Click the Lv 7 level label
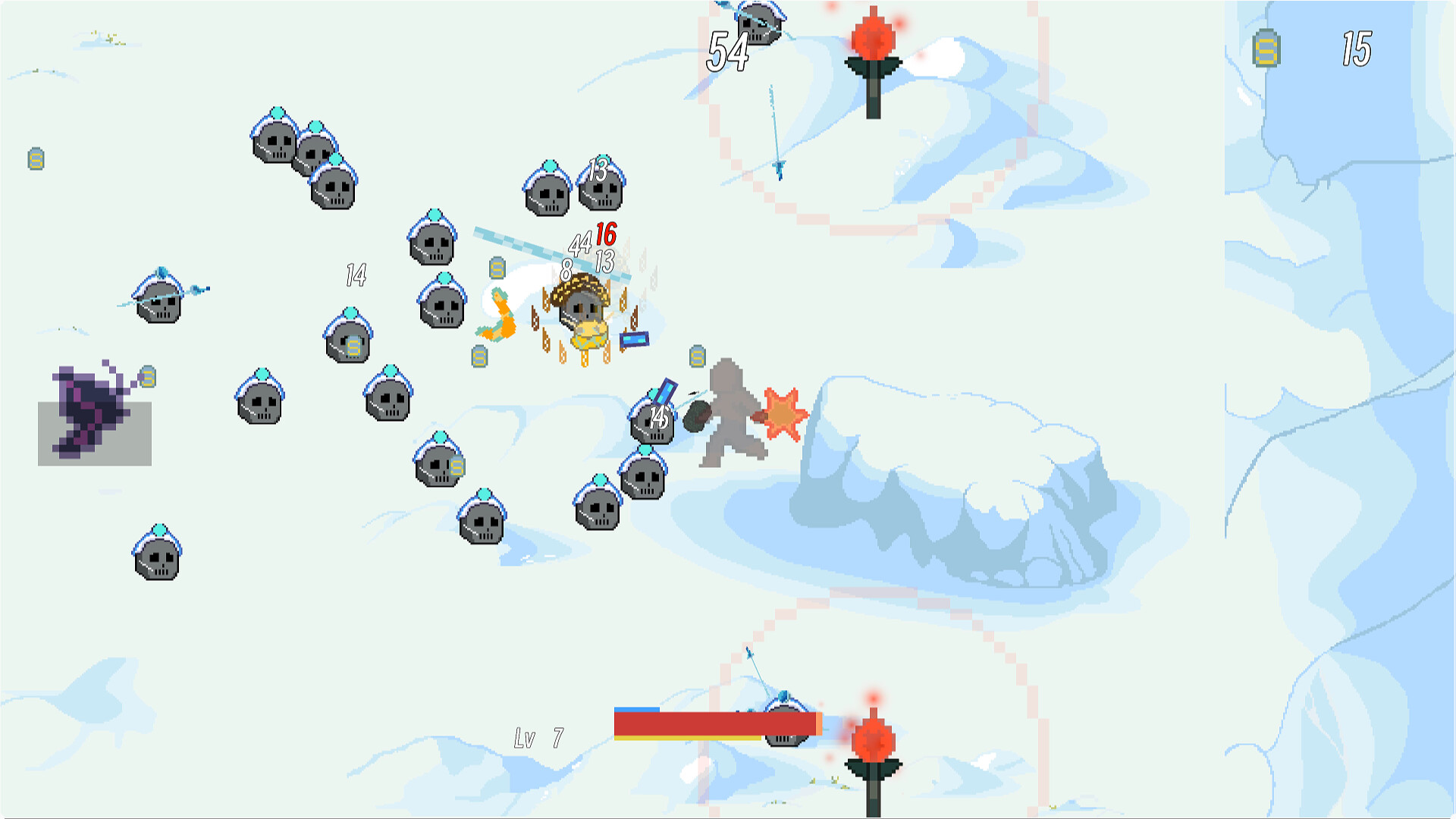Viewport: 1456px width, 819px height. (x=538, y=736)
